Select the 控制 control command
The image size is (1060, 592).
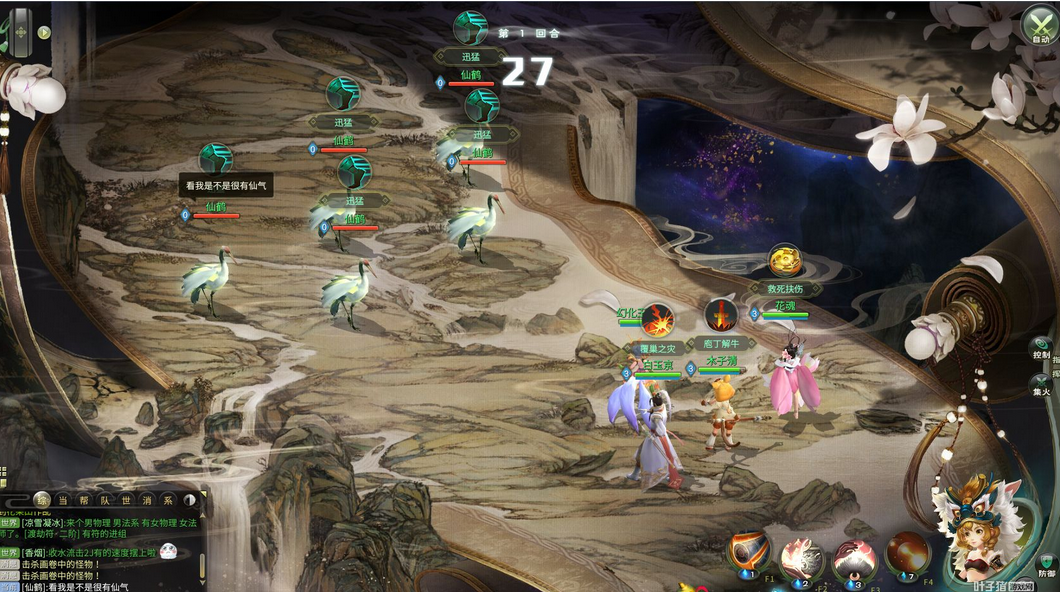(1041, 349)
